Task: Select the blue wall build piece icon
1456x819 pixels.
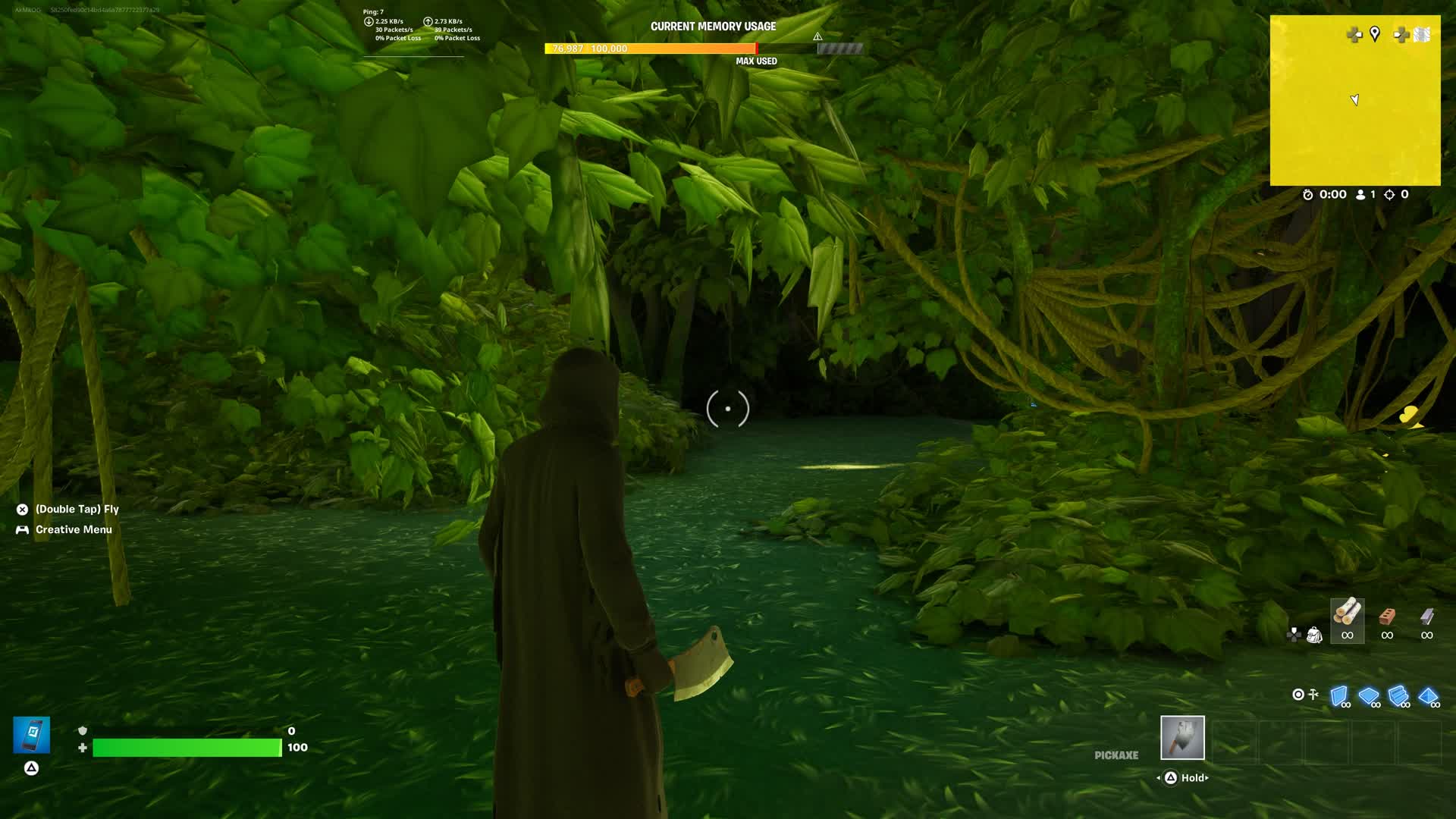Action: (x=1338, y=694)
